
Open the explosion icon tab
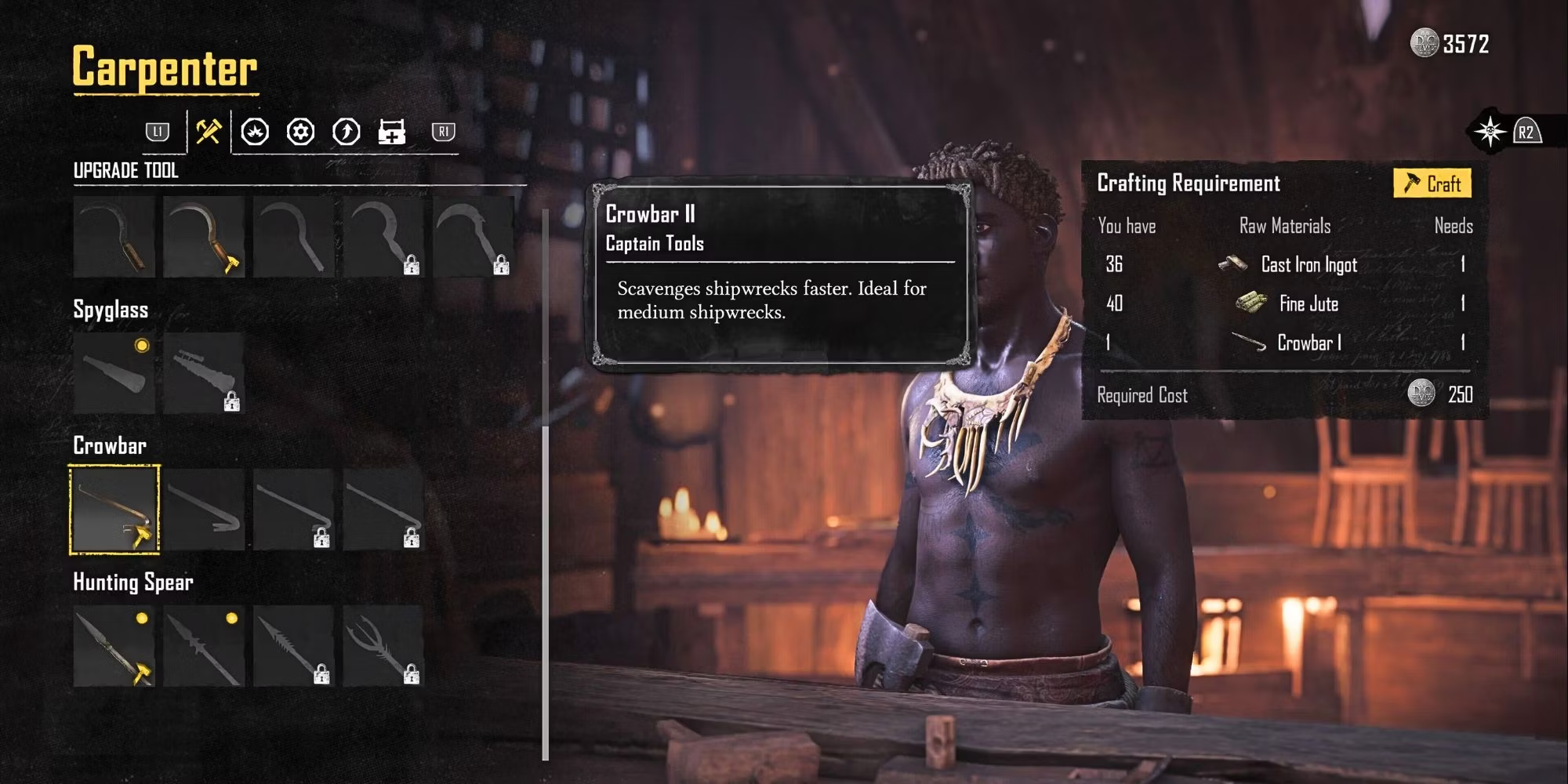click(x=255, y=132)
